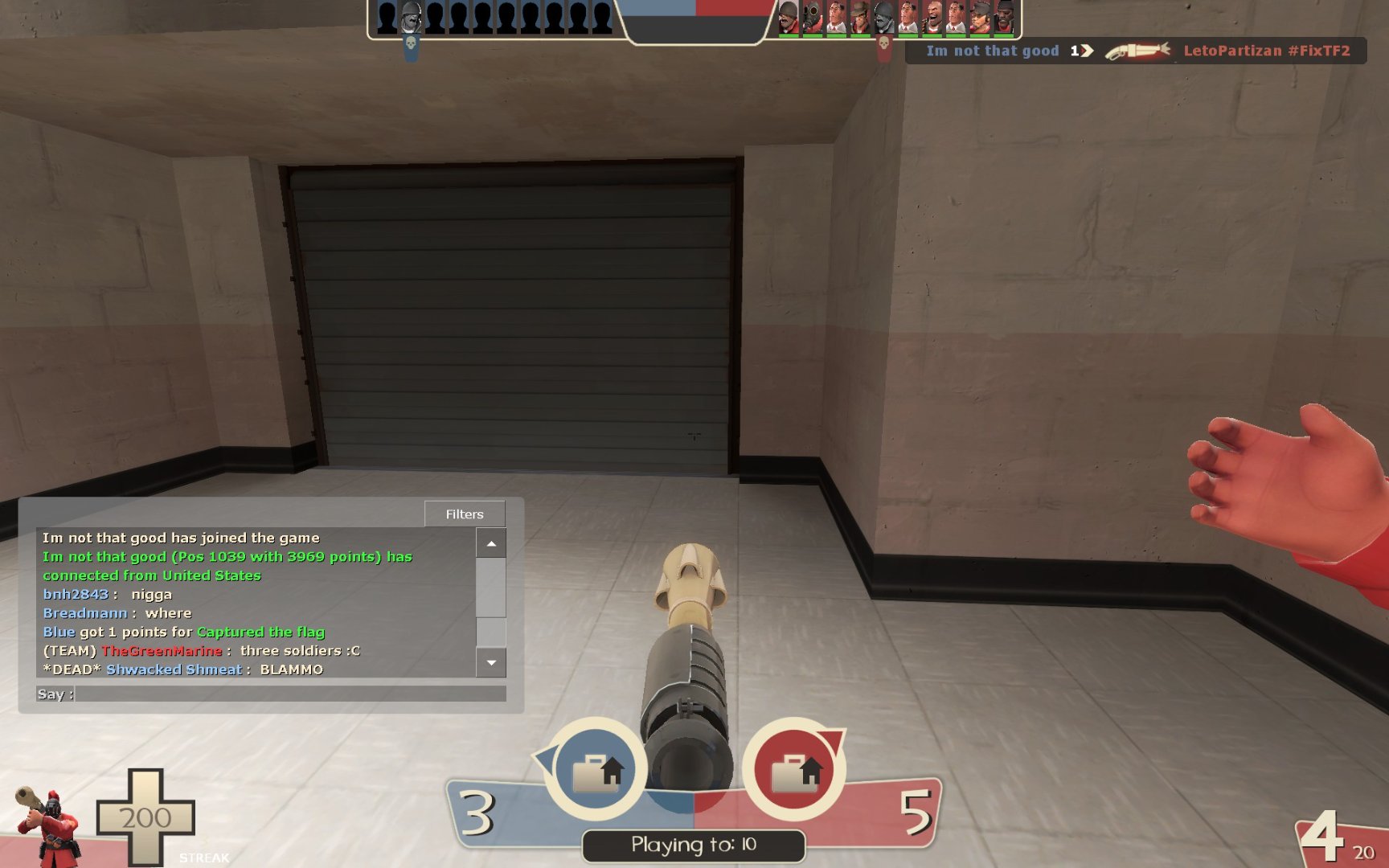Click the red team intelligence briefcase icon

pos(794,770)
